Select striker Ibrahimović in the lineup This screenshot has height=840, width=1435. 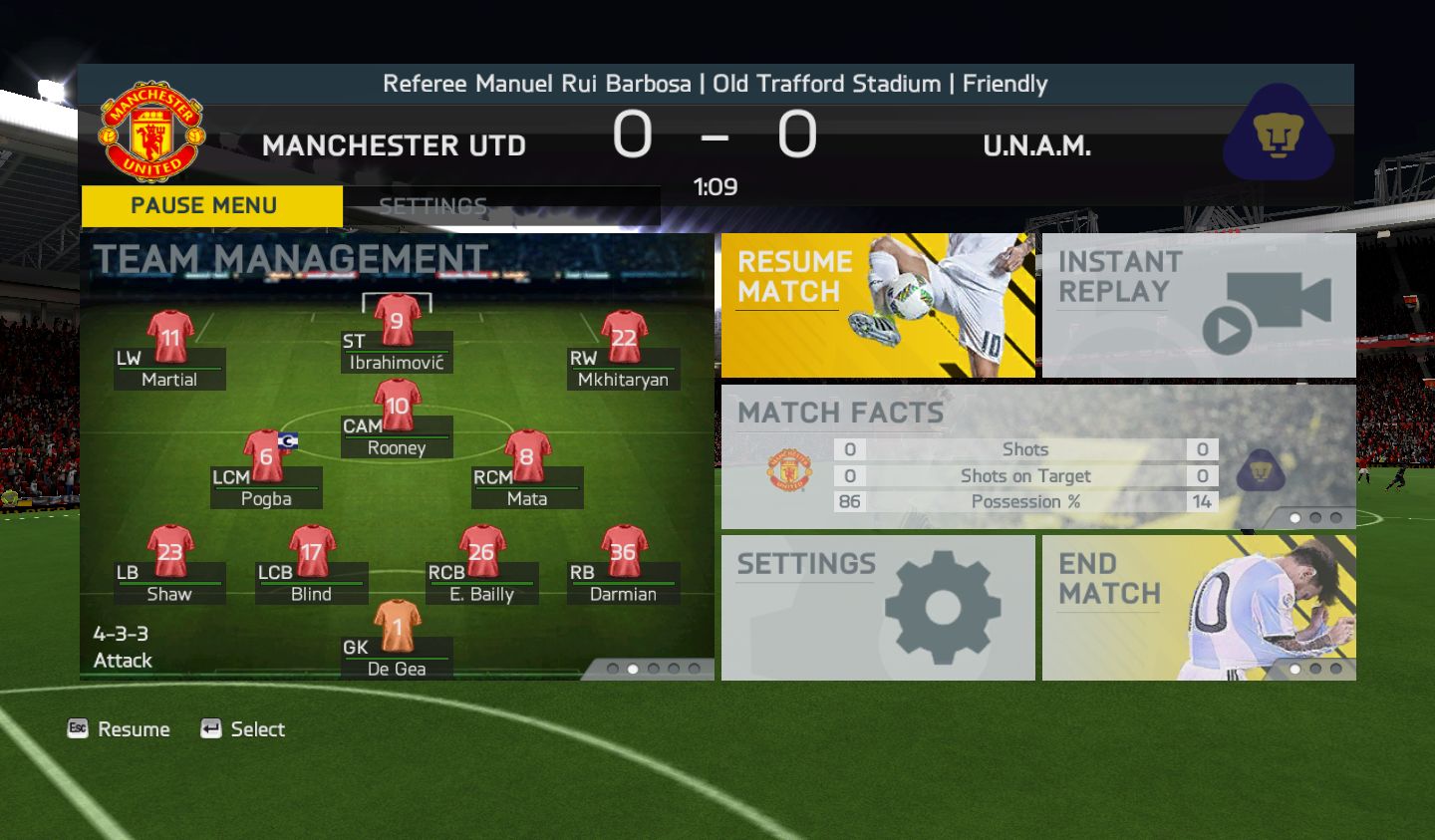397,321
